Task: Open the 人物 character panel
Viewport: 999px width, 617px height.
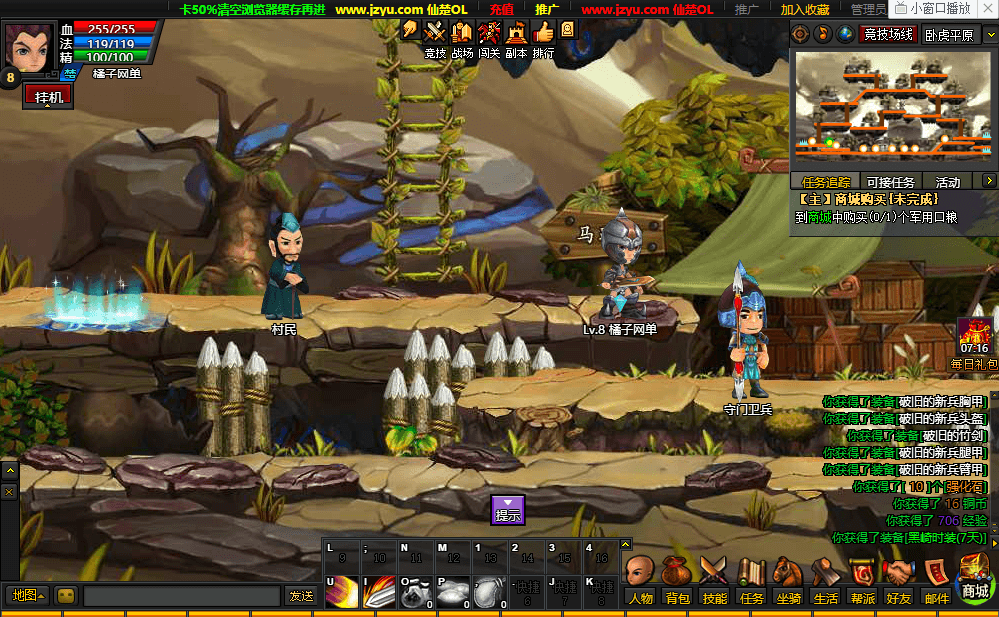Action: pos(640,579)
